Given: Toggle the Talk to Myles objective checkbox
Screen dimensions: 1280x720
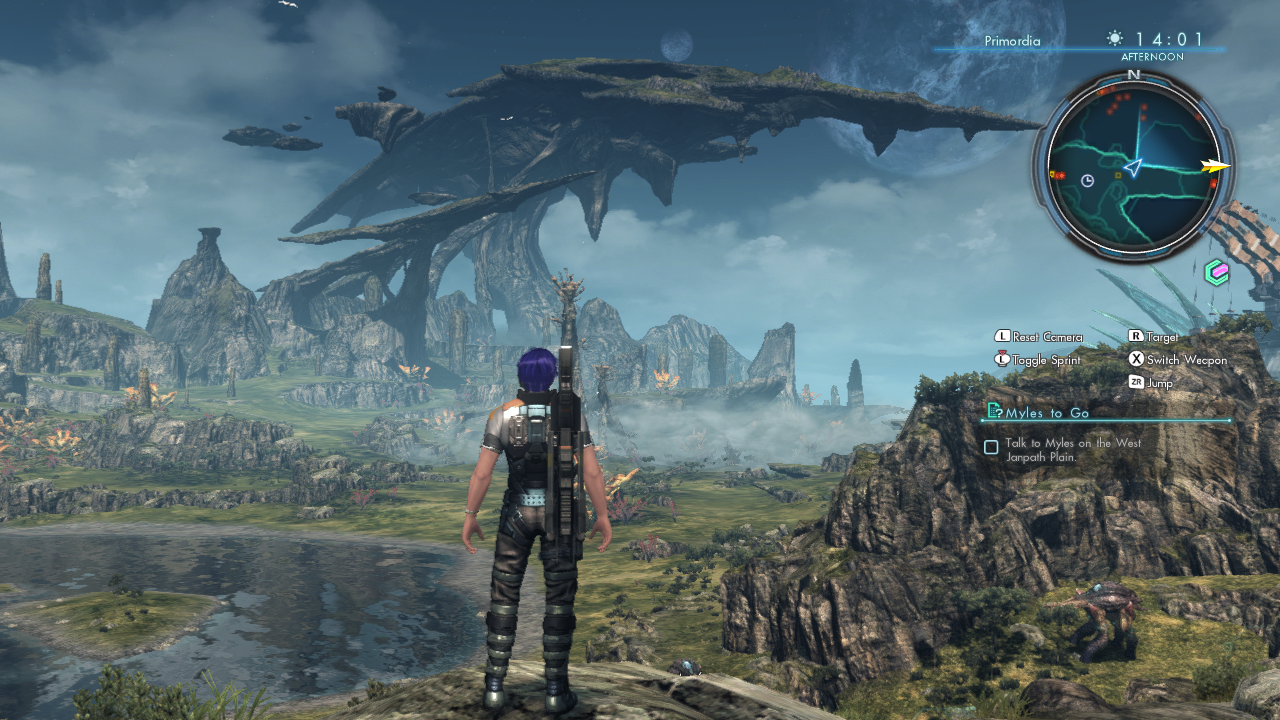Looking at the screenshot, I should click(991, 447).
